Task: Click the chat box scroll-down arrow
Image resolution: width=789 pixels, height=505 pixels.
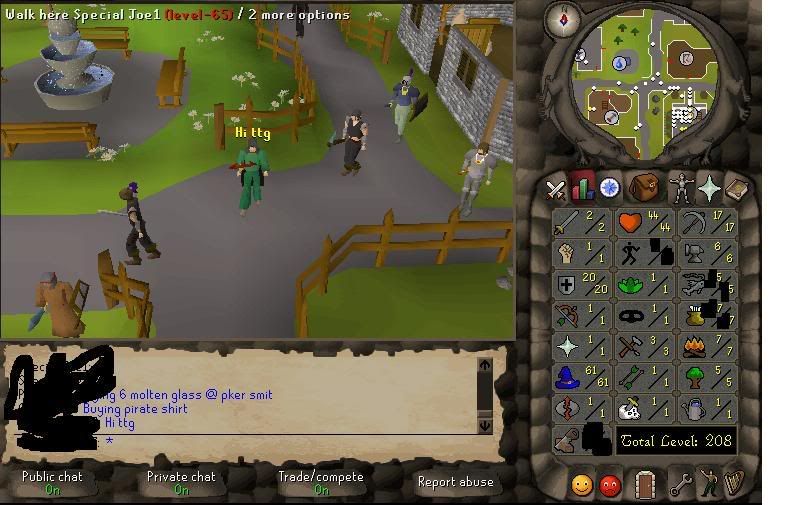Action: pyautogui.click(x=486, y=424)
